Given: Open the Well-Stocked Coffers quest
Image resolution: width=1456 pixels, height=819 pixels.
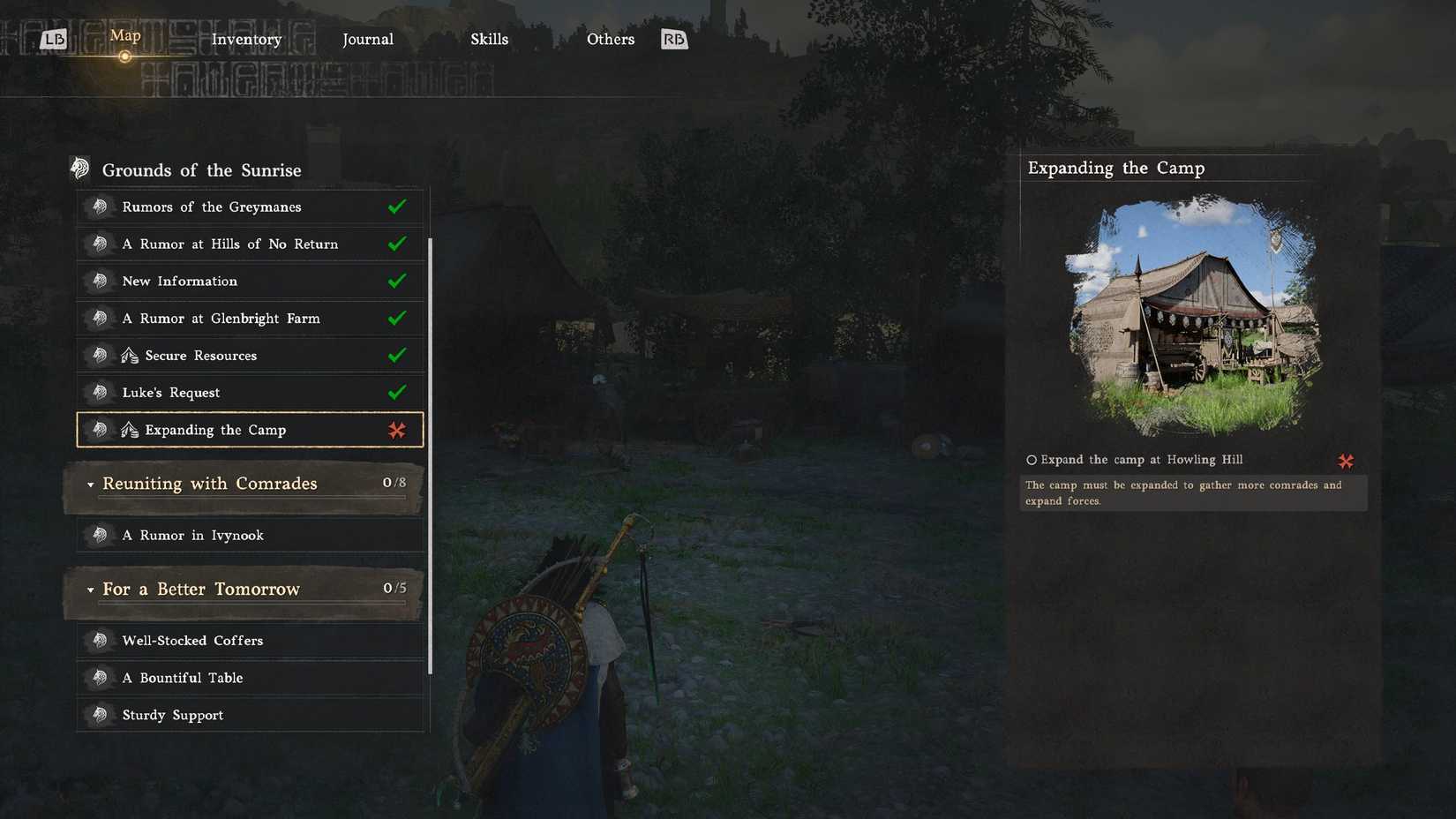Looking at the screenshot, I should [x=192, y=640].
